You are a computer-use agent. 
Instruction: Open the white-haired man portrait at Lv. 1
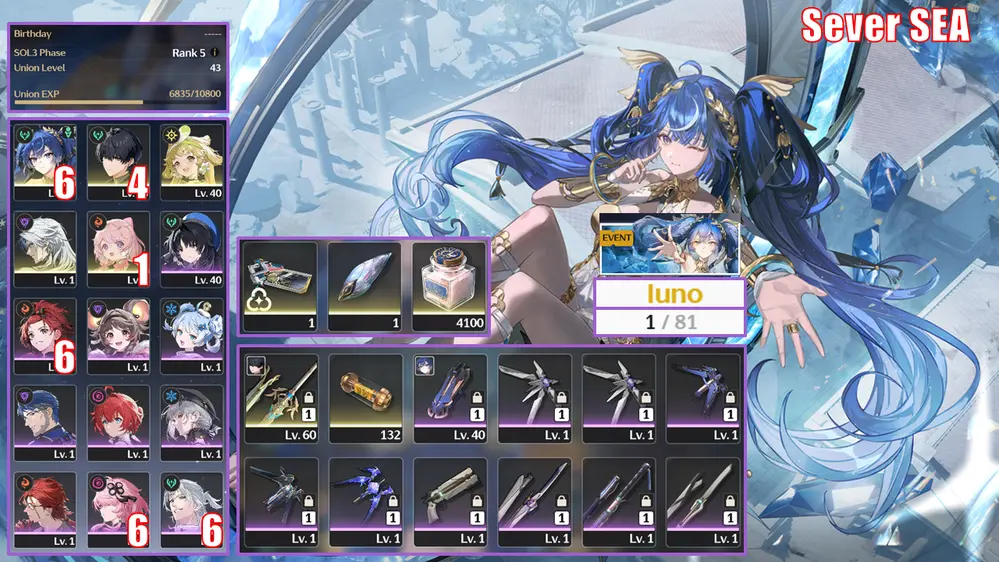(x=43, y=248)
